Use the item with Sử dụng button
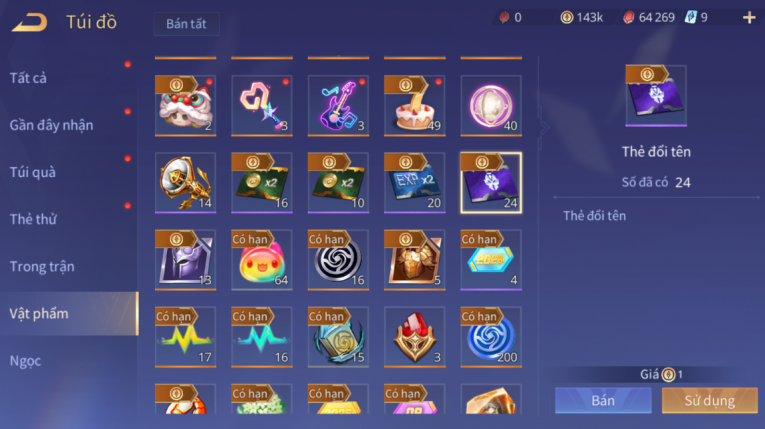This screenshot has width=765, height=429. coord(709,400)
